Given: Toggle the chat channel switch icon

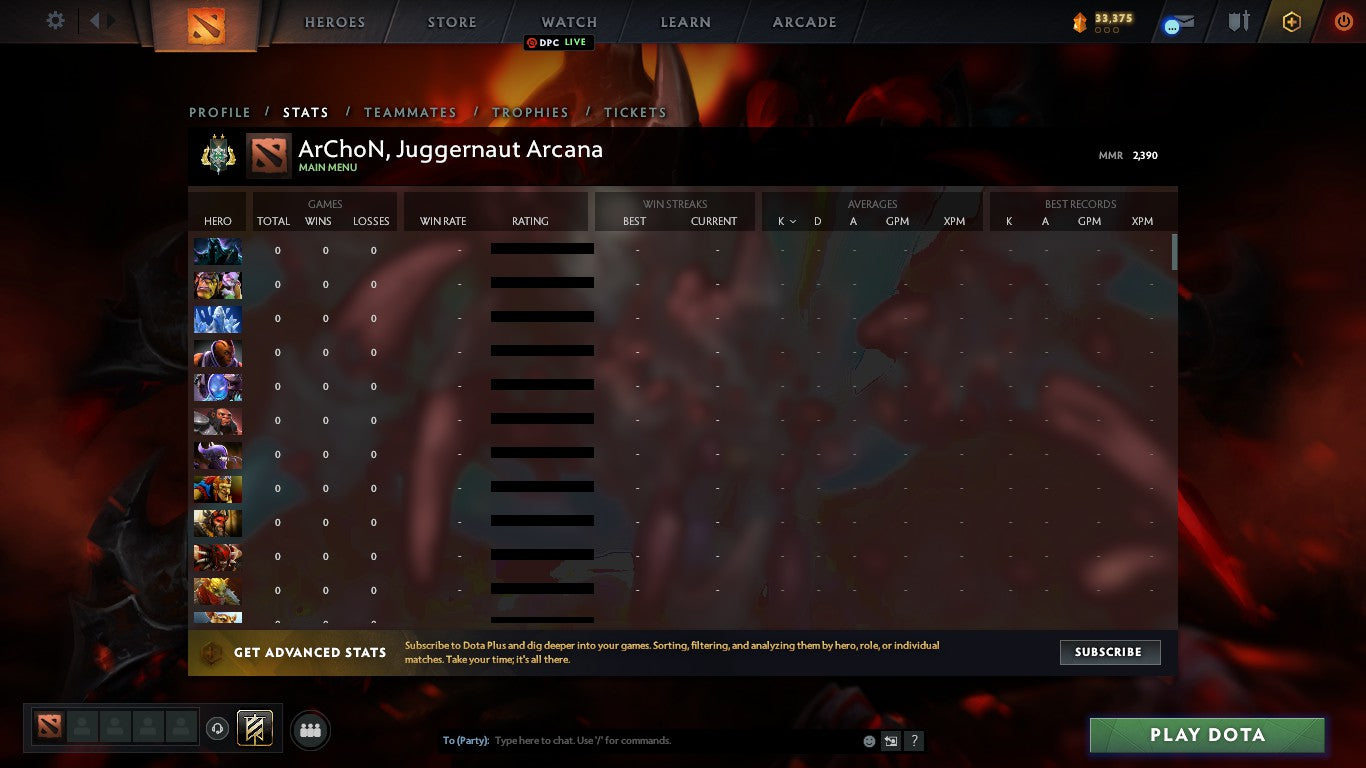Looking at the screenshot, I should (x=889, y=740).
